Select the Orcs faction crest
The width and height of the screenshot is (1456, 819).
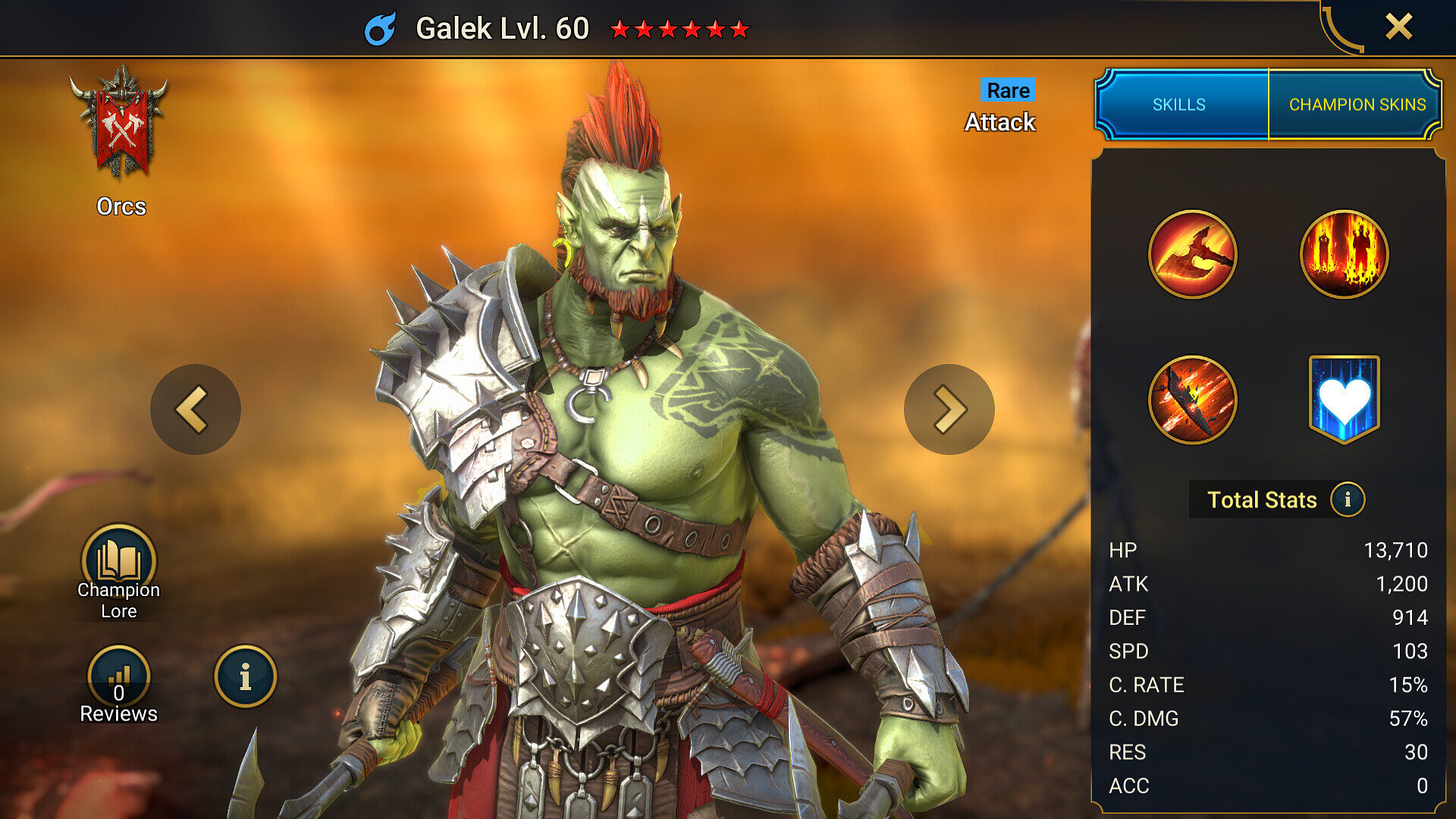tap(124, 125)
